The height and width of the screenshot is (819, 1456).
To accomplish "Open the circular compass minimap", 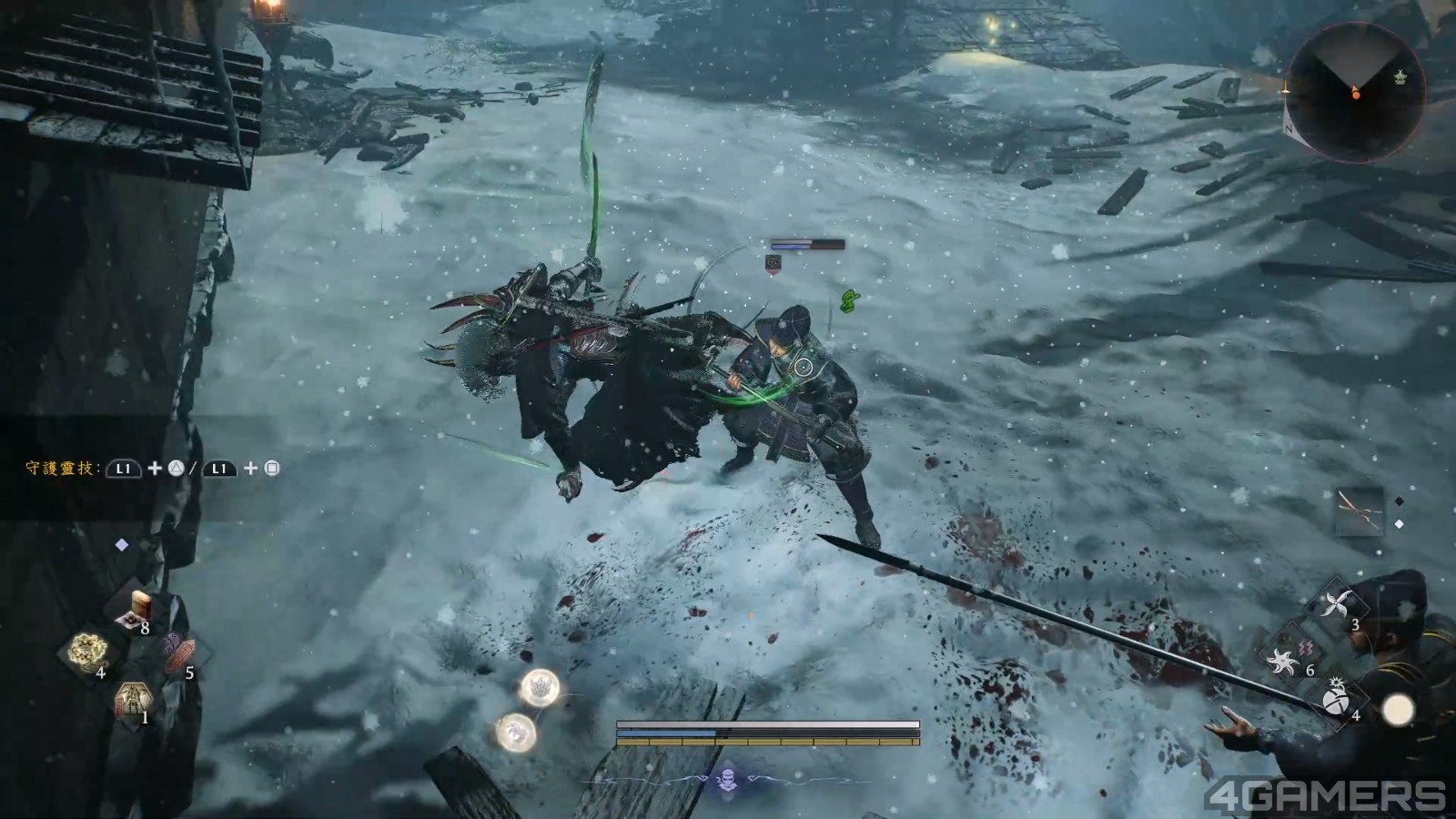I will point(1355,92).
